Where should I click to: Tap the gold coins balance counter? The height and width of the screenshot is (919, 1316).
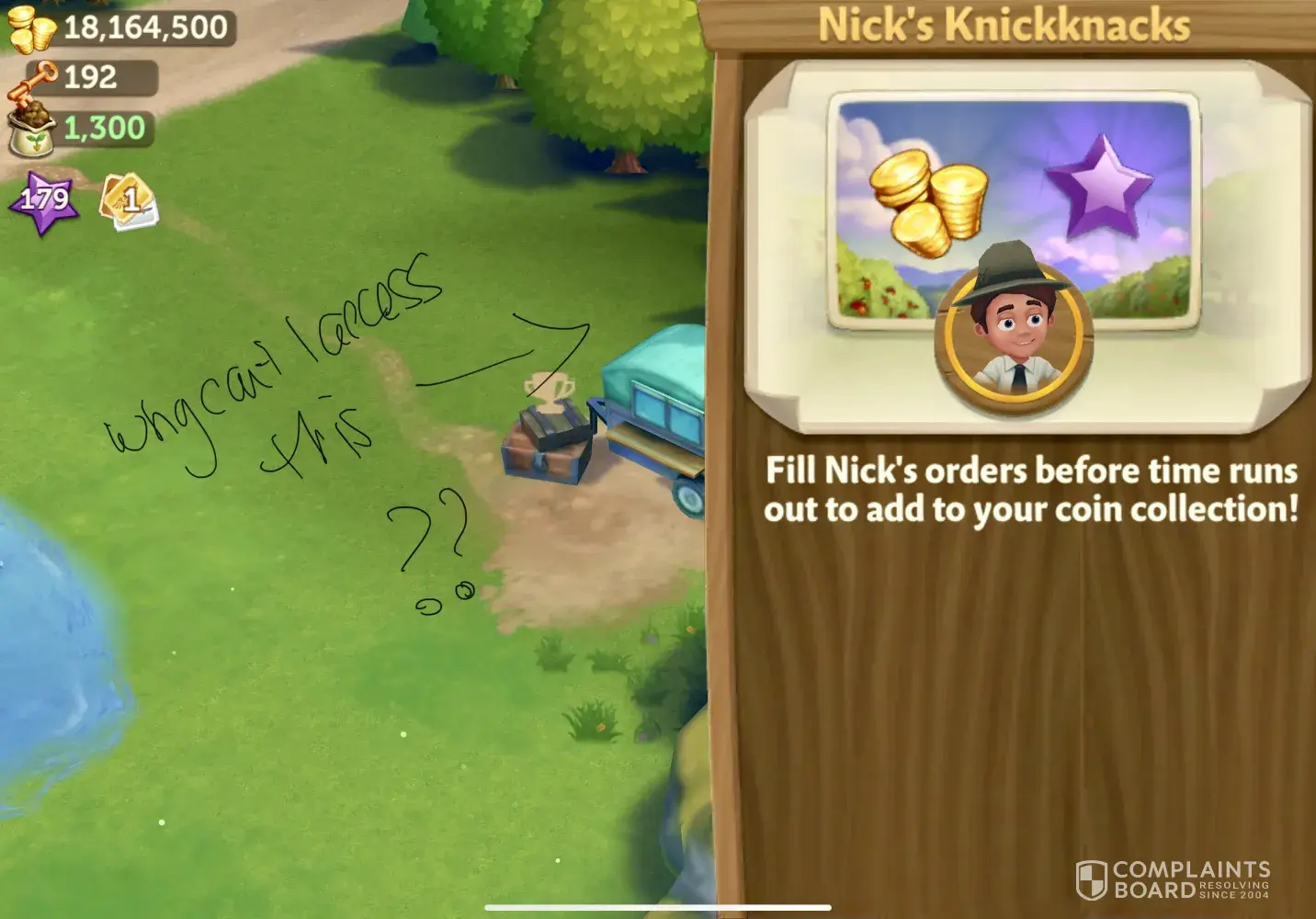[119, 28]
